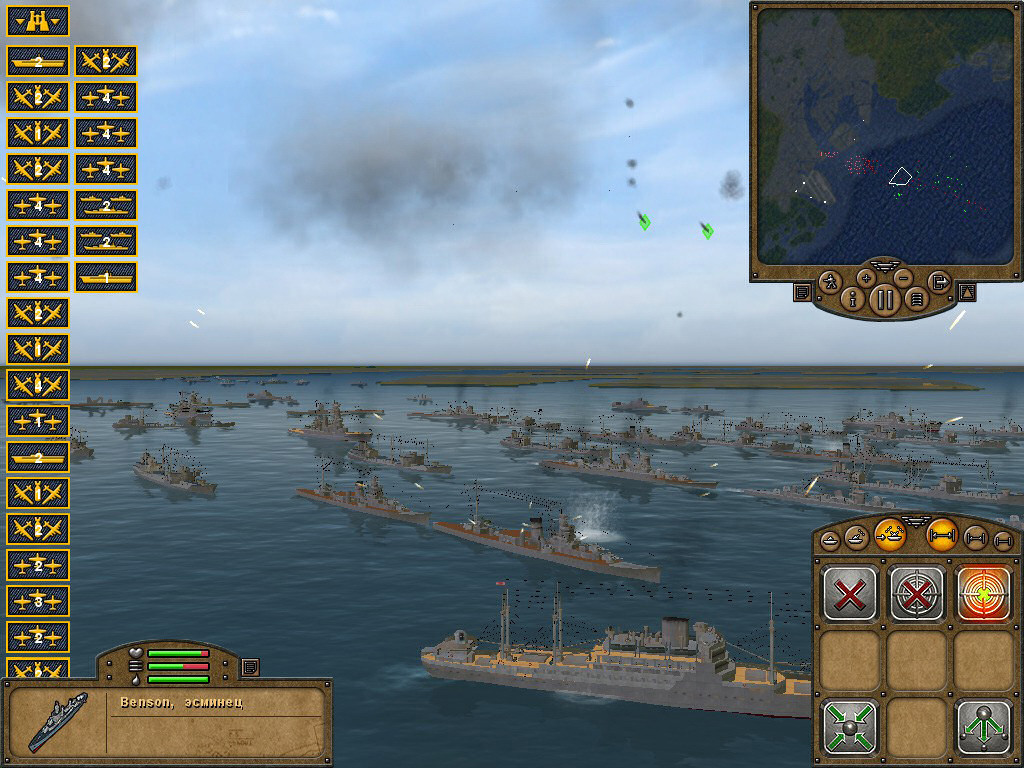Toggle the glowing orange target fire button
Viewport: 1024px width, 768px height.
[983, 594]
